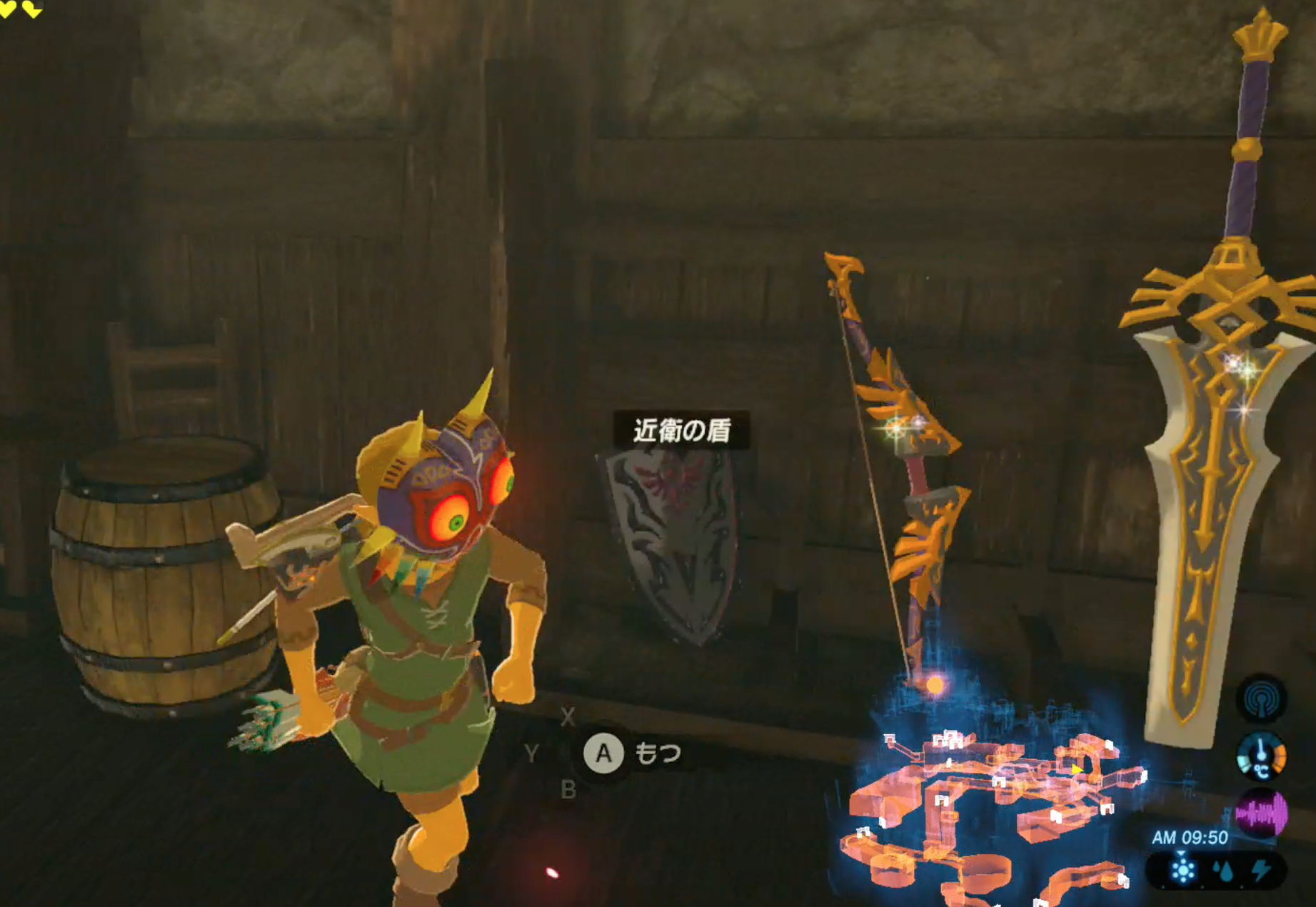Click the purple noise level meter
The height and width of the screenshot is (907, 1316).
[x=1262, y=813]
